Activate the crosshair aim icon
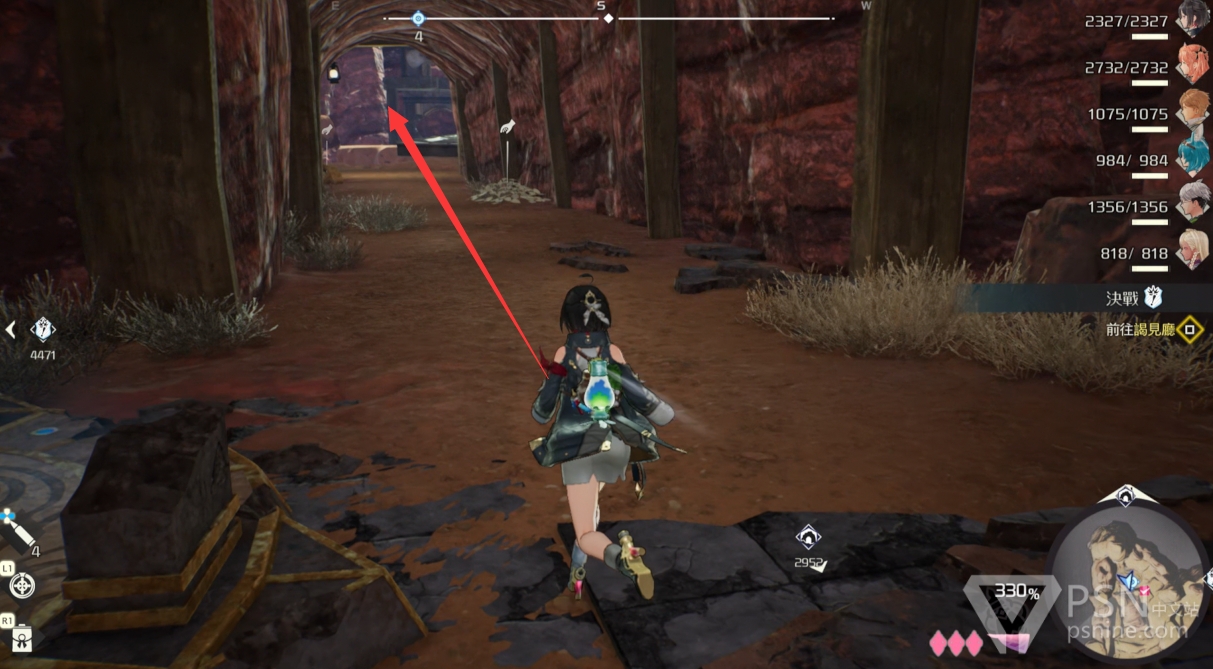1213x669 pixels. 22,585
